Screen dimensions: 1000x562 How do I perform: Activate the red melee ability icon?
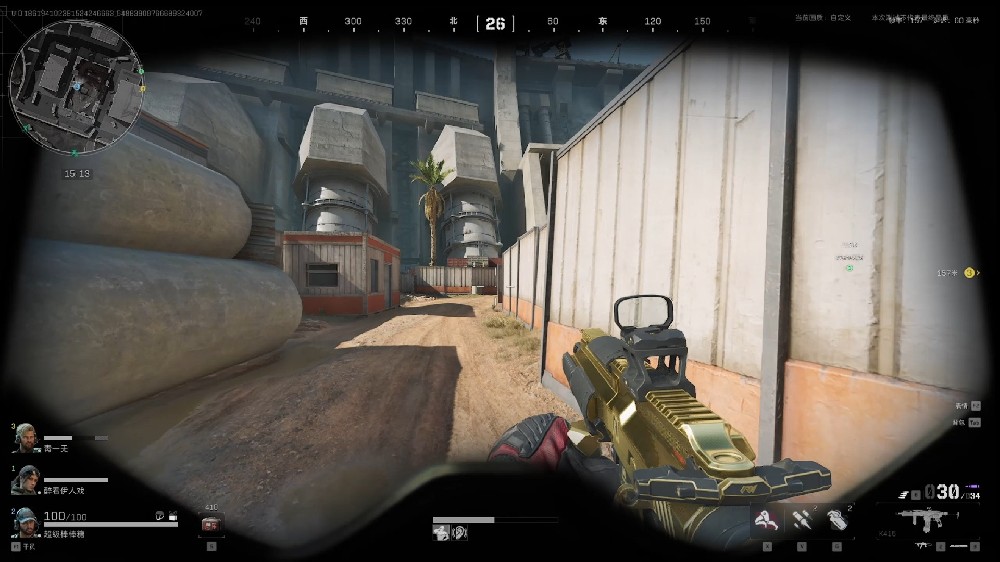coord(767,519)
